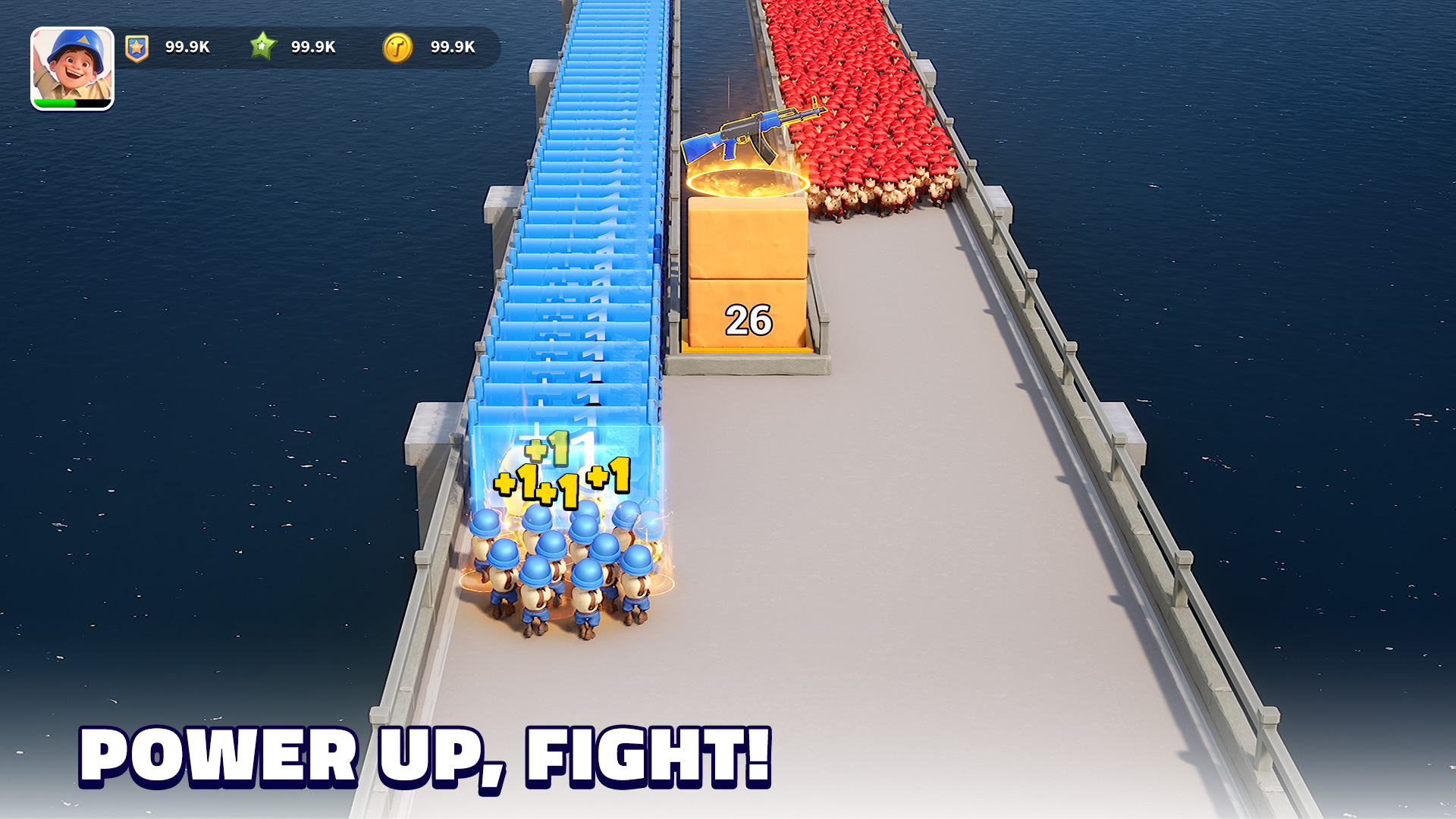Click the star 99.9K counter text
This screenshot has height=819, width=1456.
[313, 46]
